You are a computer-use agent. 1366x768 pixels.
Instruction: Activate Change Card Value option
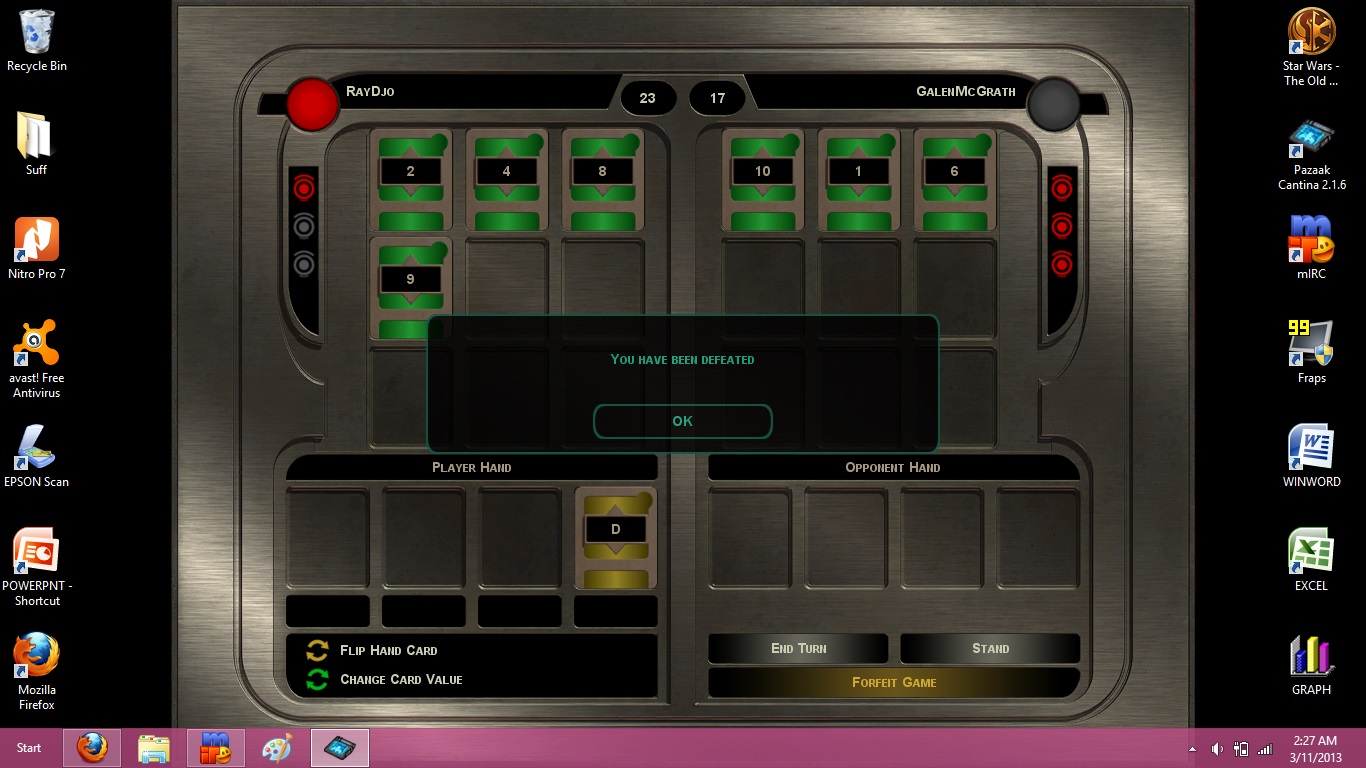400,679
